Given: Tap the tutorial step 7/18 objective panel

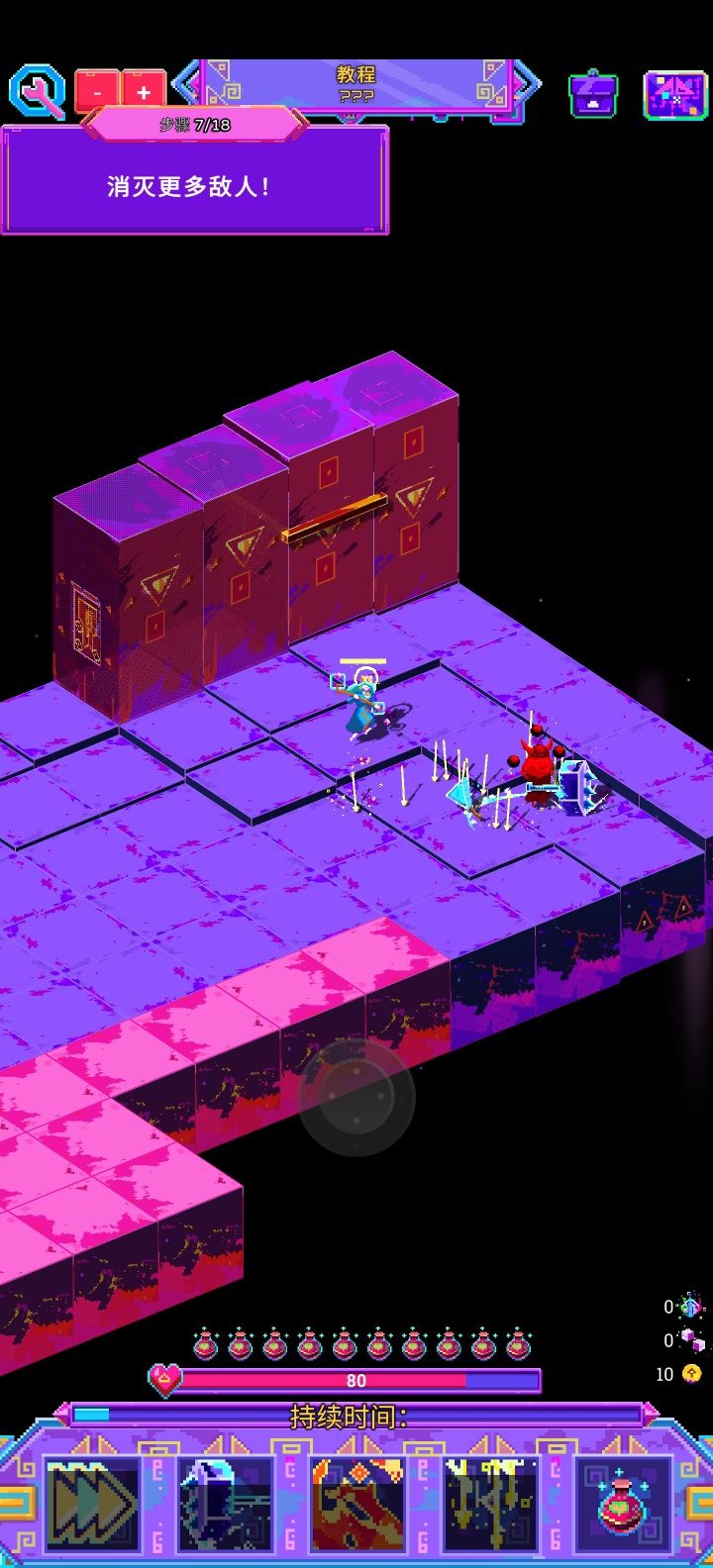Looking at the screenshot, I should click(x=194, y=184).
